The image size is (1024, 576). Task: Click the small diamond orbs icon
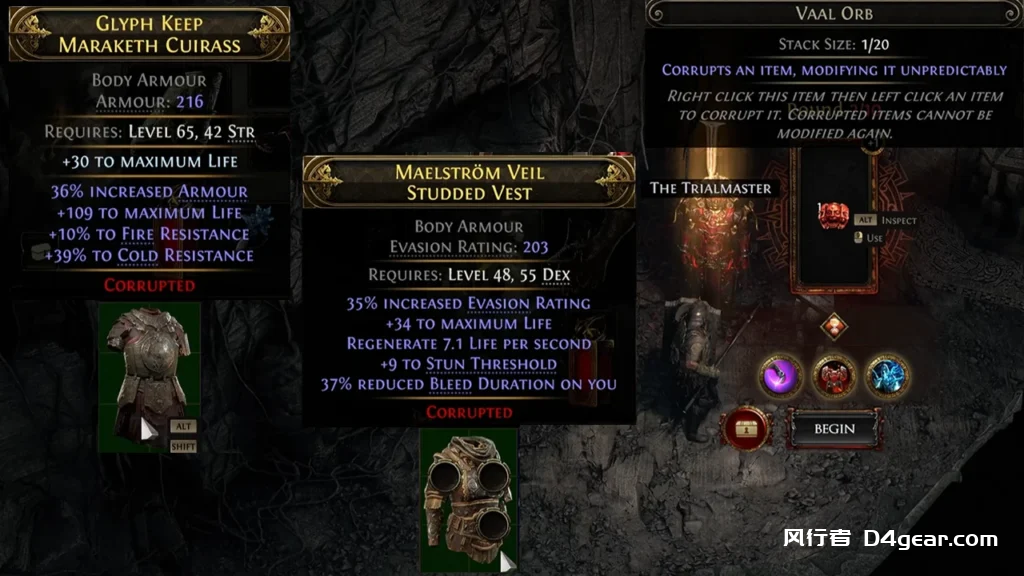pyautogui.click(x=834, y=326)
